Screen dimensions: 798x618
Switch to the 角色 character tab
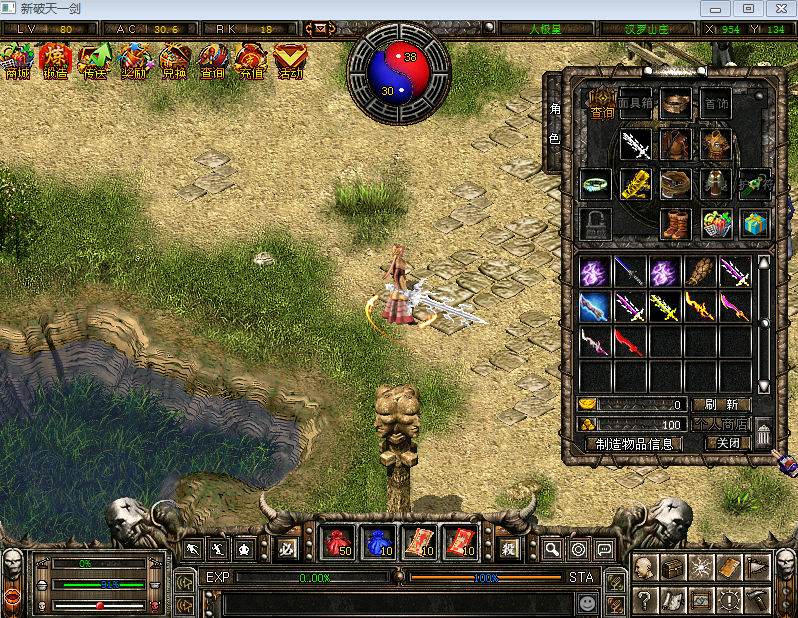(555, 123)
